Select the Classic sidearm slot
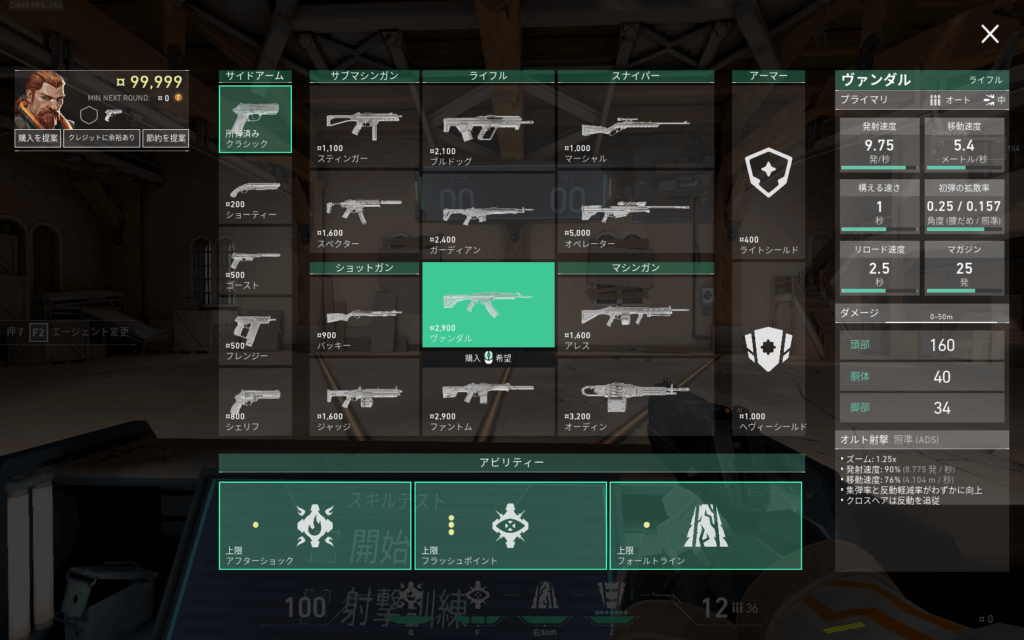This screenshot has height=640, width=1024. click(x=255, y=119)
